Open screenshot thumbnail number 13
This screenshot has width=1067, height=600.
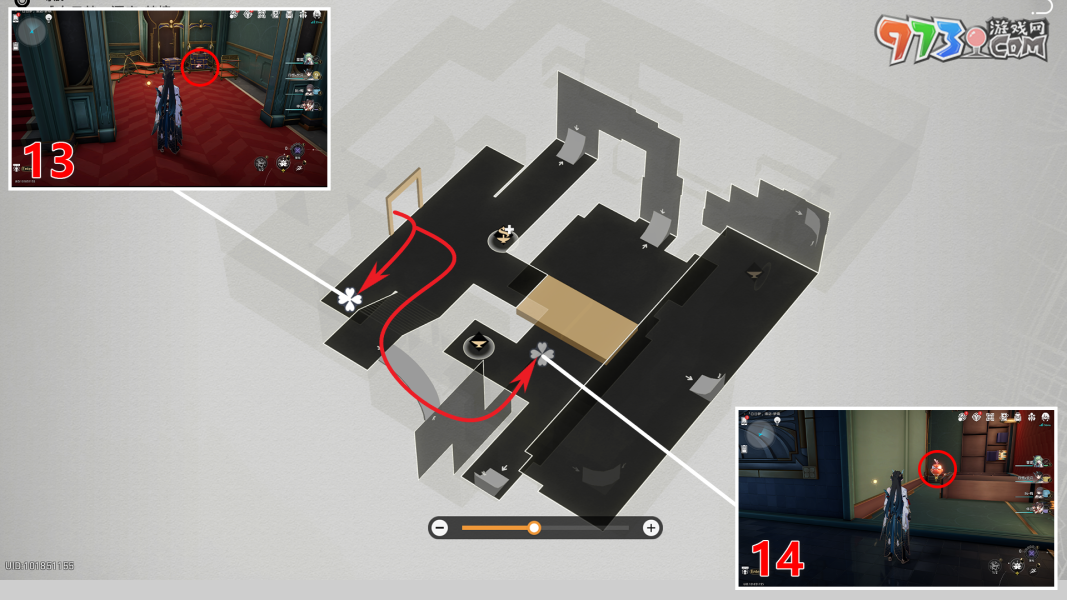click(x=169, y=98)
